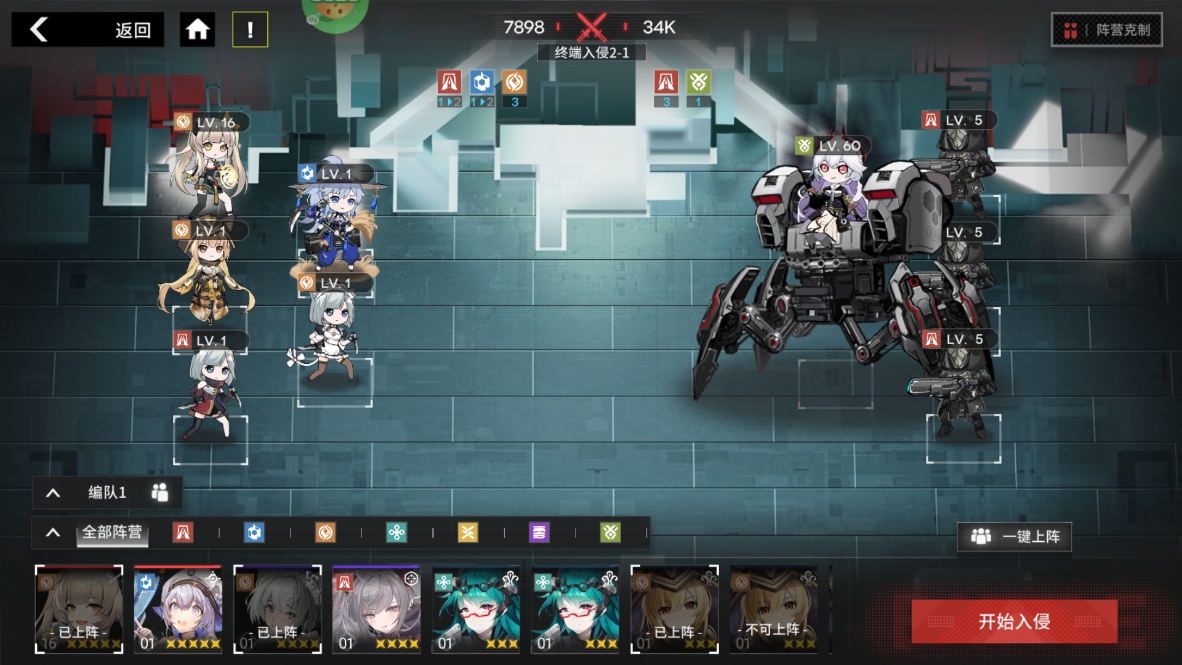Filter by the red faction icon tab
The width and height of the screenshot is (1182, 665).
(183, 533)
